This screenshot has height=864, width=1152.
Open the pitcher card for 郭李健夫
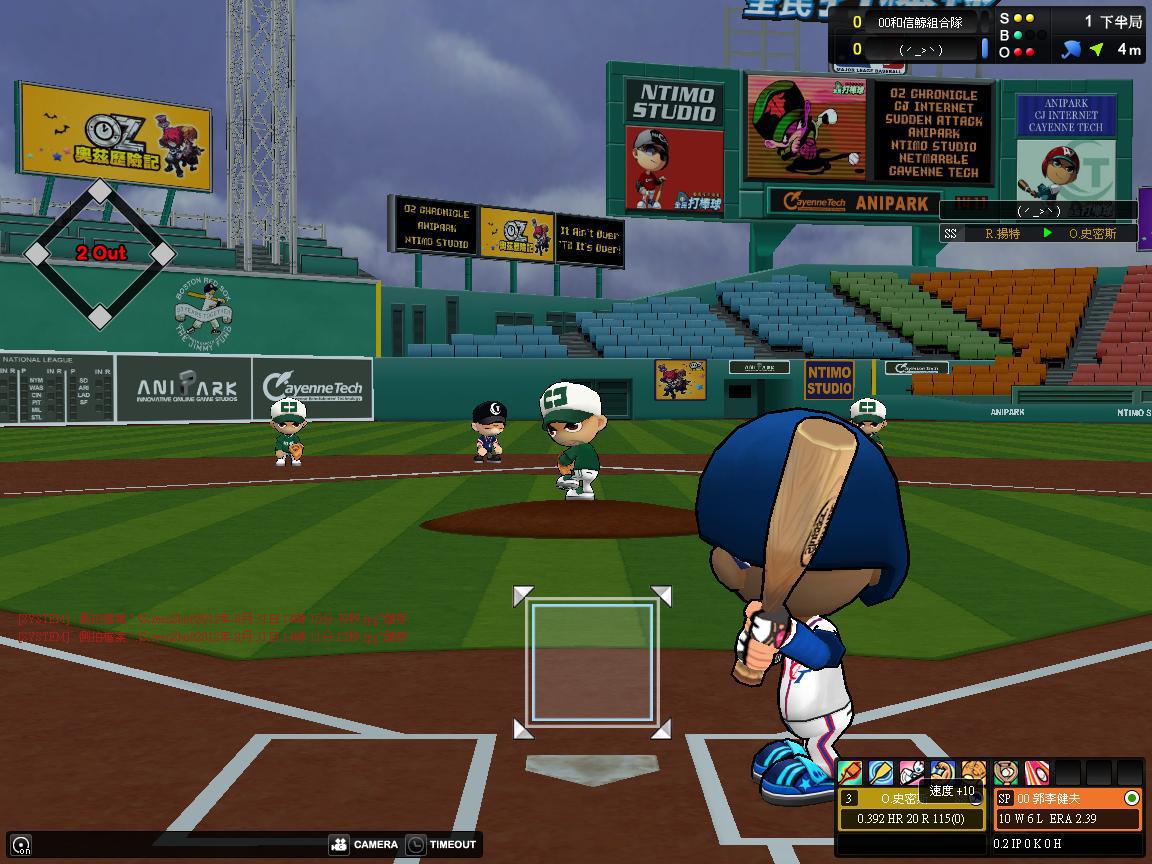(1067, 809)
